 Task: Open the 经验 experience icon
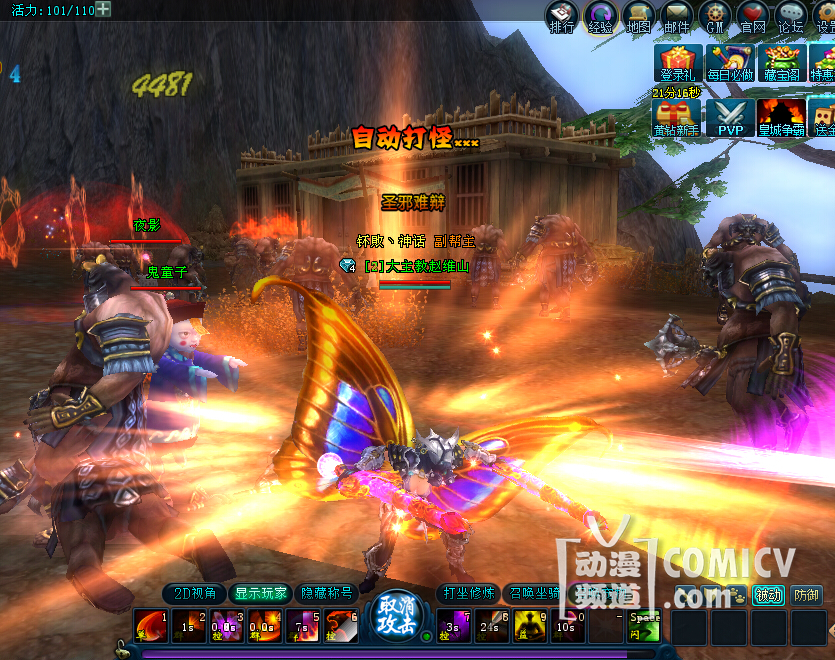pyautogui.click(x=600, y=16)
